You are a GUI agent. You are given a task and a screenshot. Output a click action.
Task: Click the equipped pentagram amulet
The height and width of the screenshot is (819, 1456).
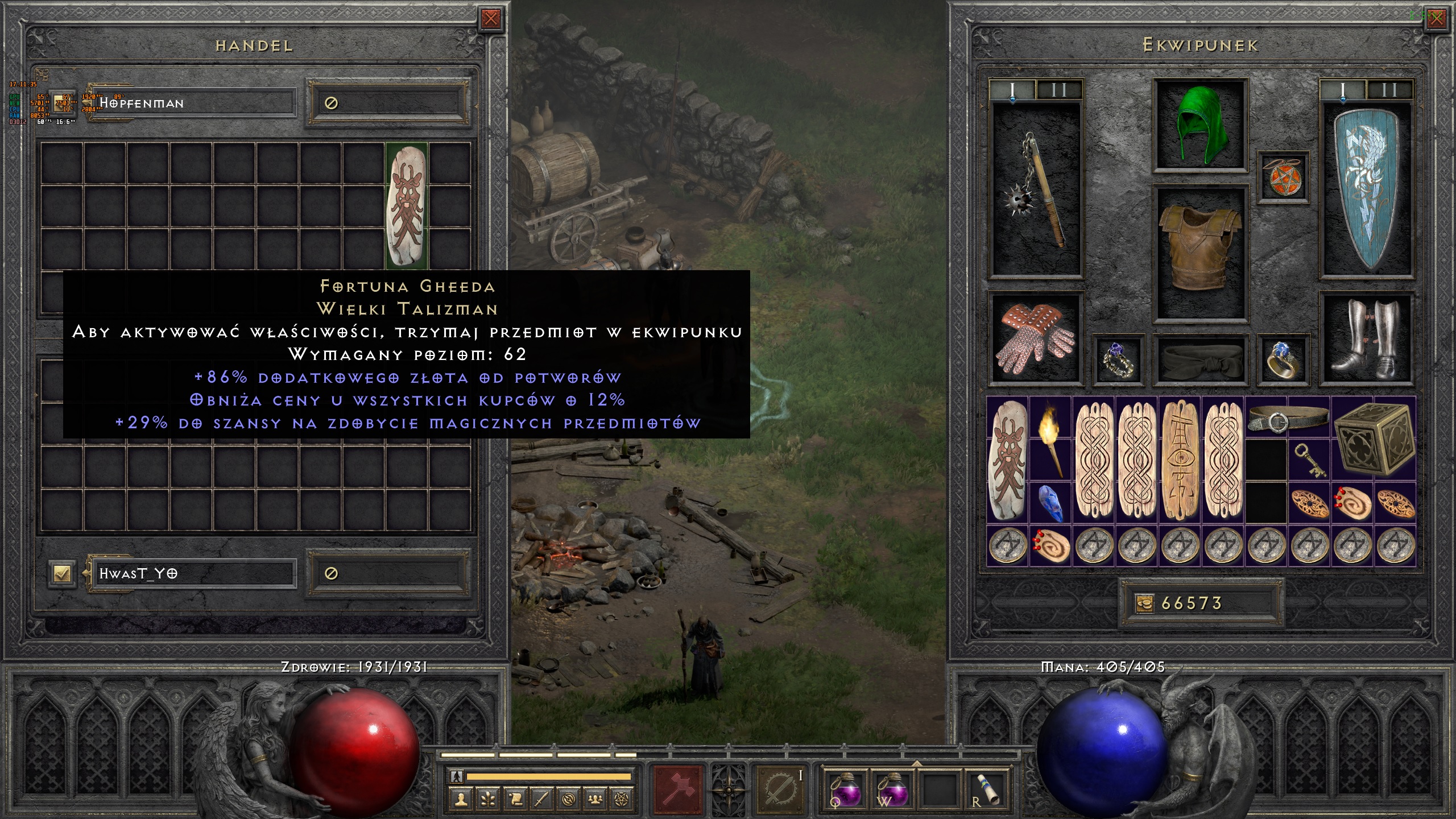click(x=1283, y=177)
